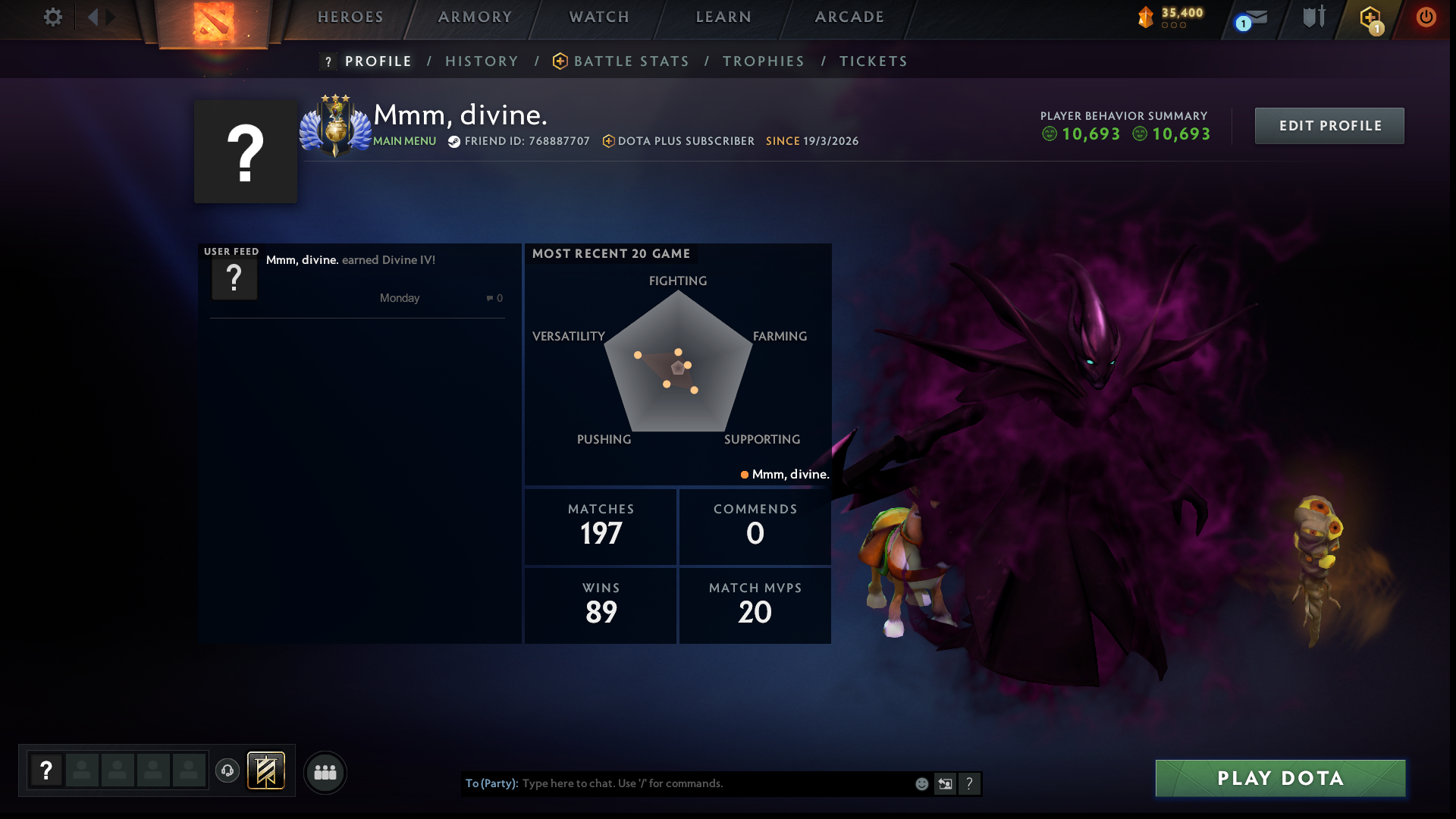Click the Steam icon next to Friend ID
1456x819 pixels.
453,140
